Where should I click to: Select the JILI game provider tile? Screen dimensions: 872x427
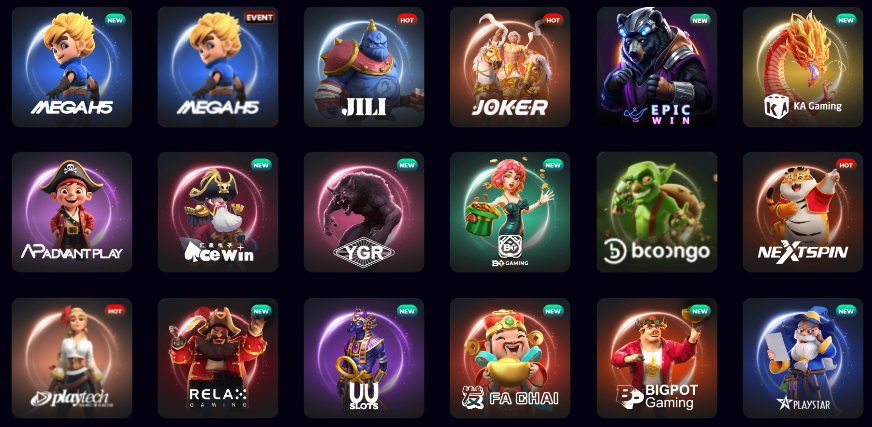click(364, 67)
